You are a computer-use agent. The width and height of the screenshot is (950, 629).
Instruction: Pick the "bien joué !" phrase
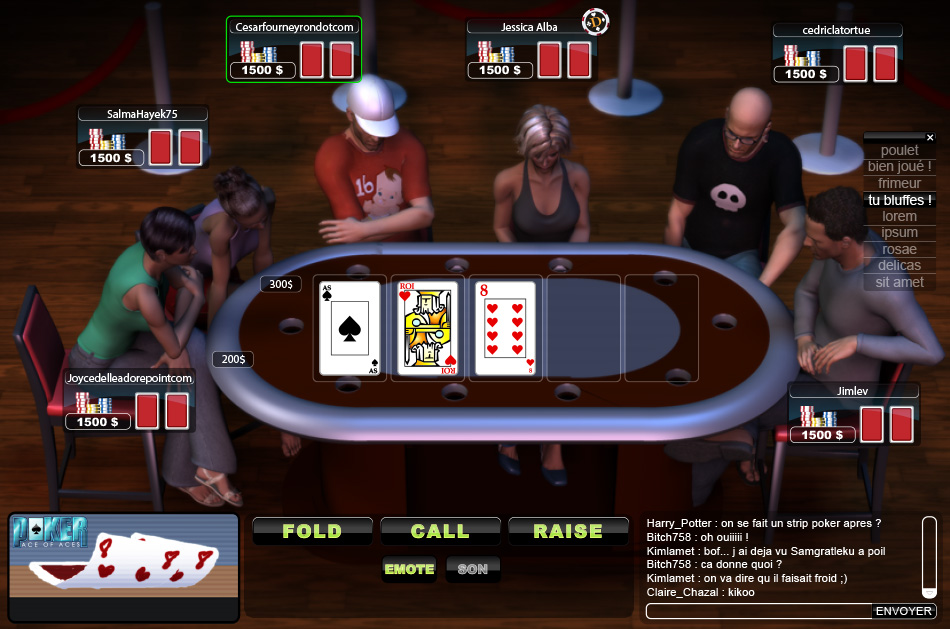900,167
